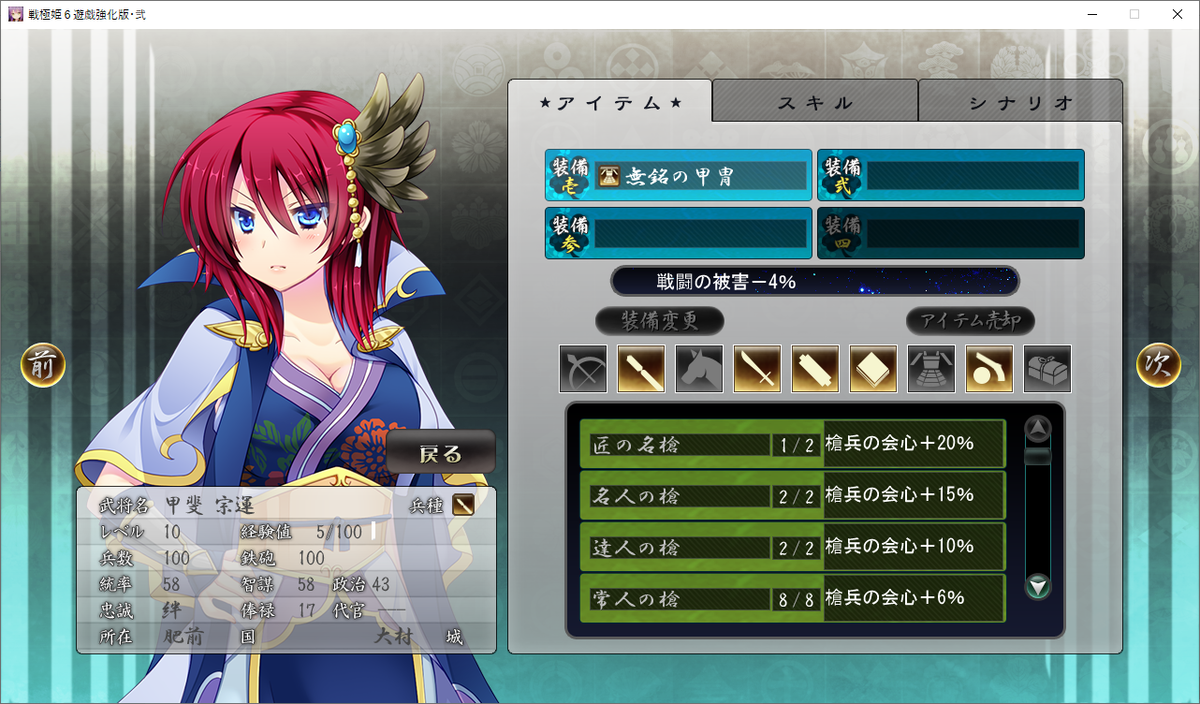This screenshot has height=704, width=1200.
Task: Close the game window
Action: tap(1176, 14)
